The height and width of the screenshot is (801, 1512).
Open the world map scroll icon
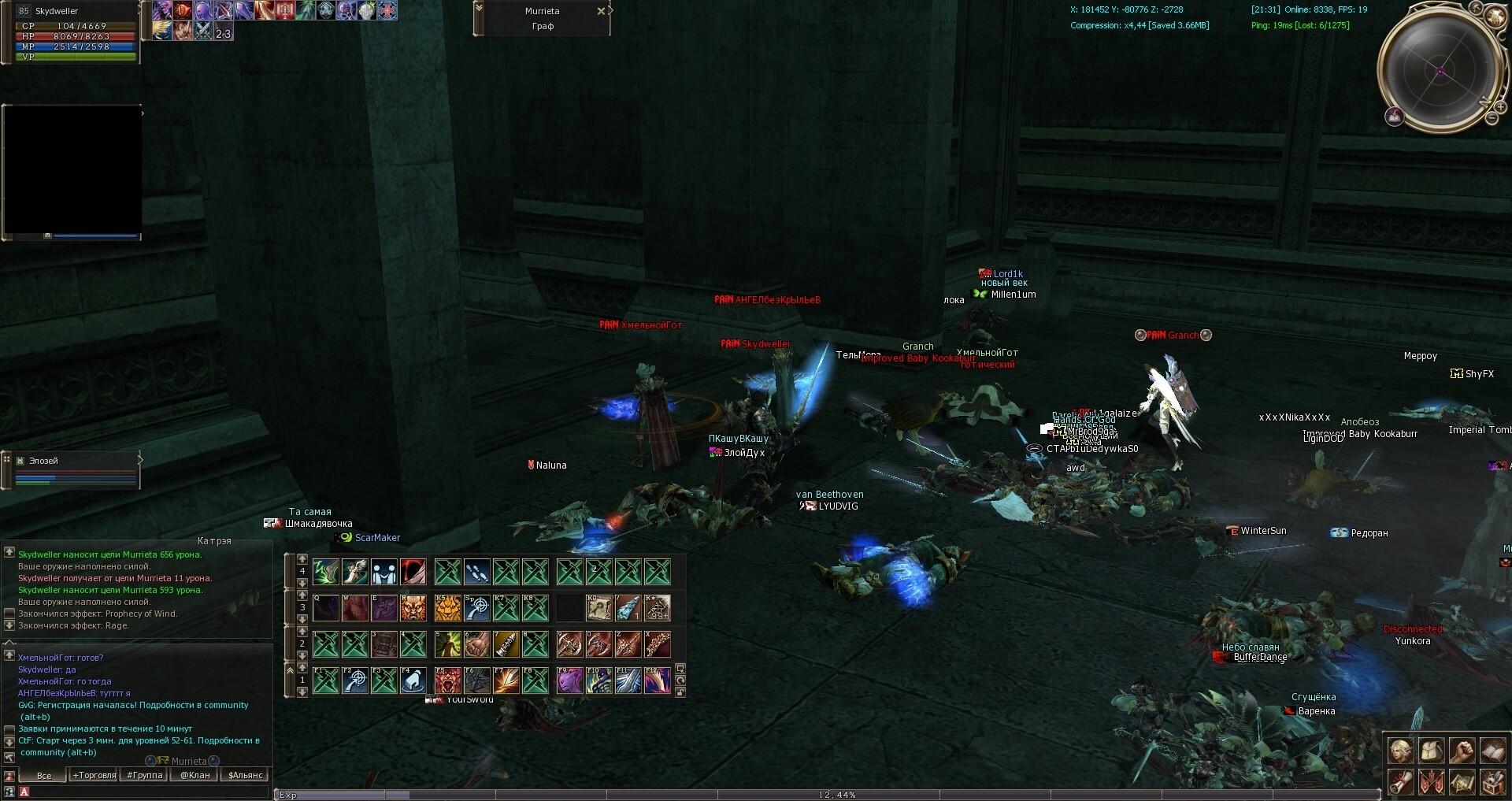click(x=1462, y=782)
